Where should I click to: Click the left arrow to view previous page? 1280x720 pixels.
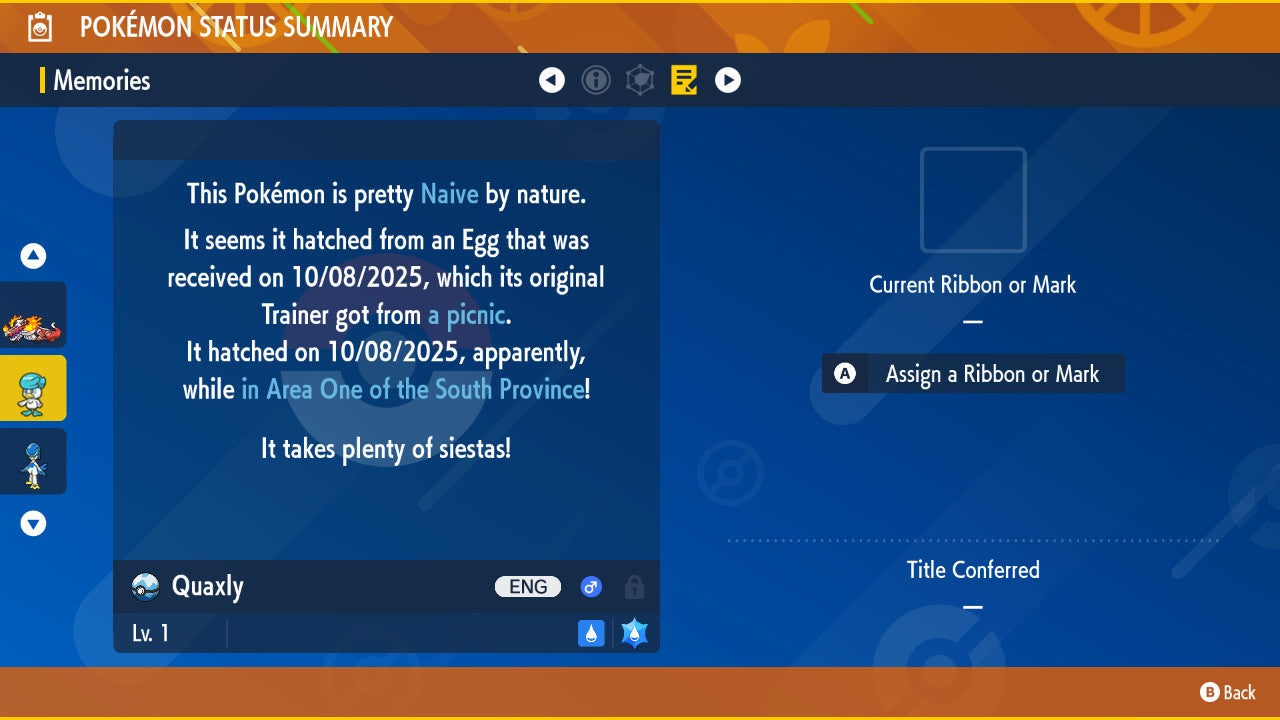(552, 80)
